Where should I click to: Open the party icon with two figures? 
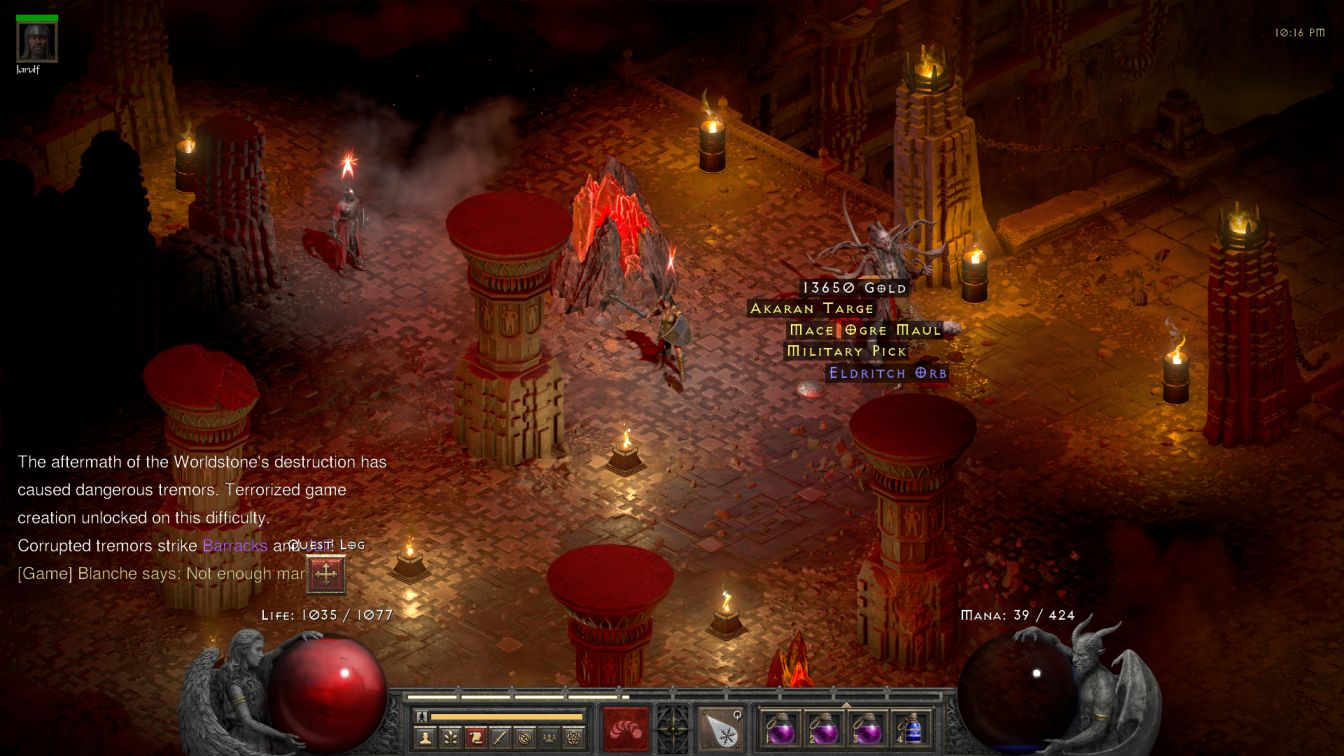(548, 738)
